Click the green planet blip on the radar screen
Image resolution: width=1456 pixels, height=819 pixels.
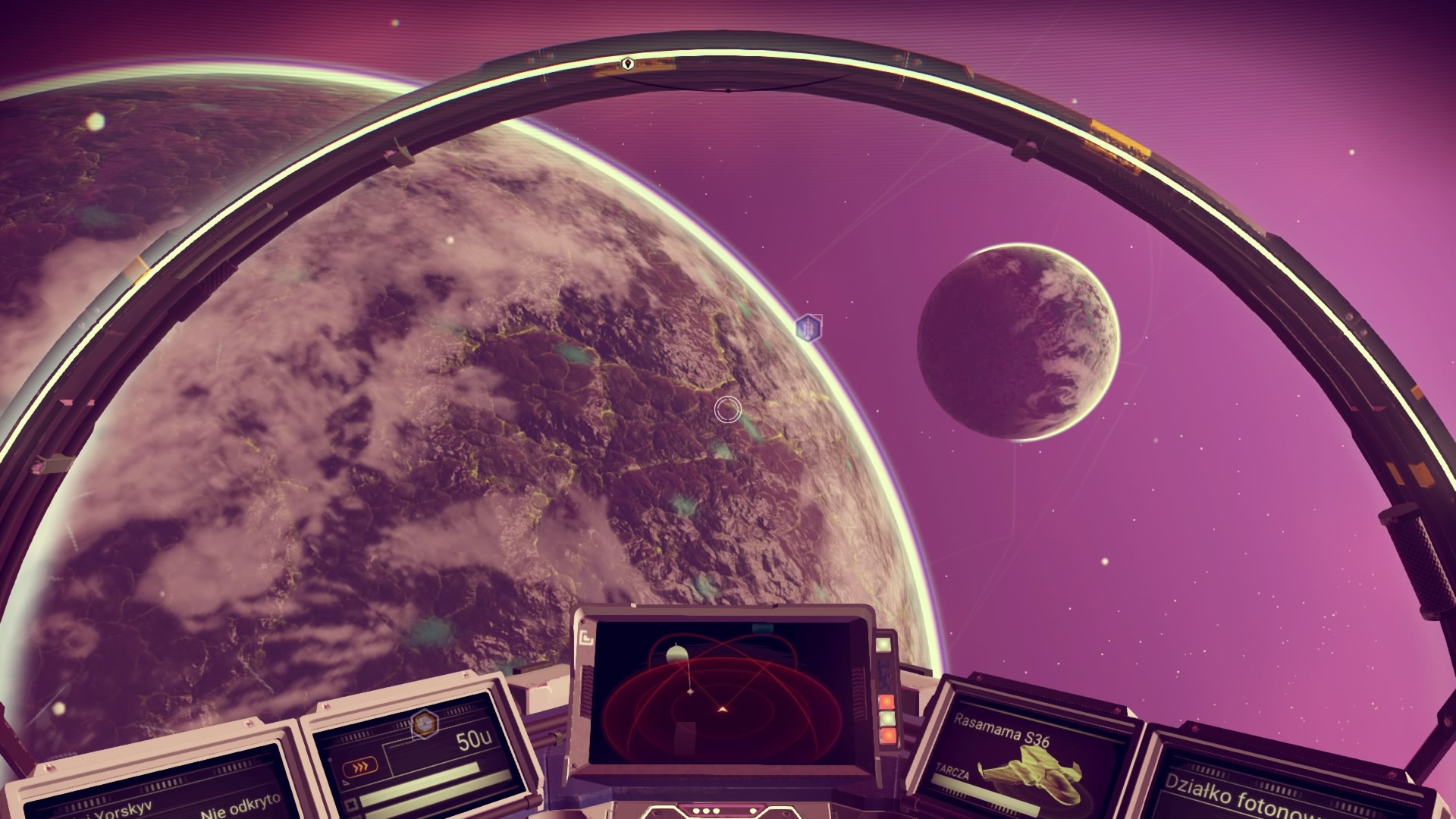point(676,652)
